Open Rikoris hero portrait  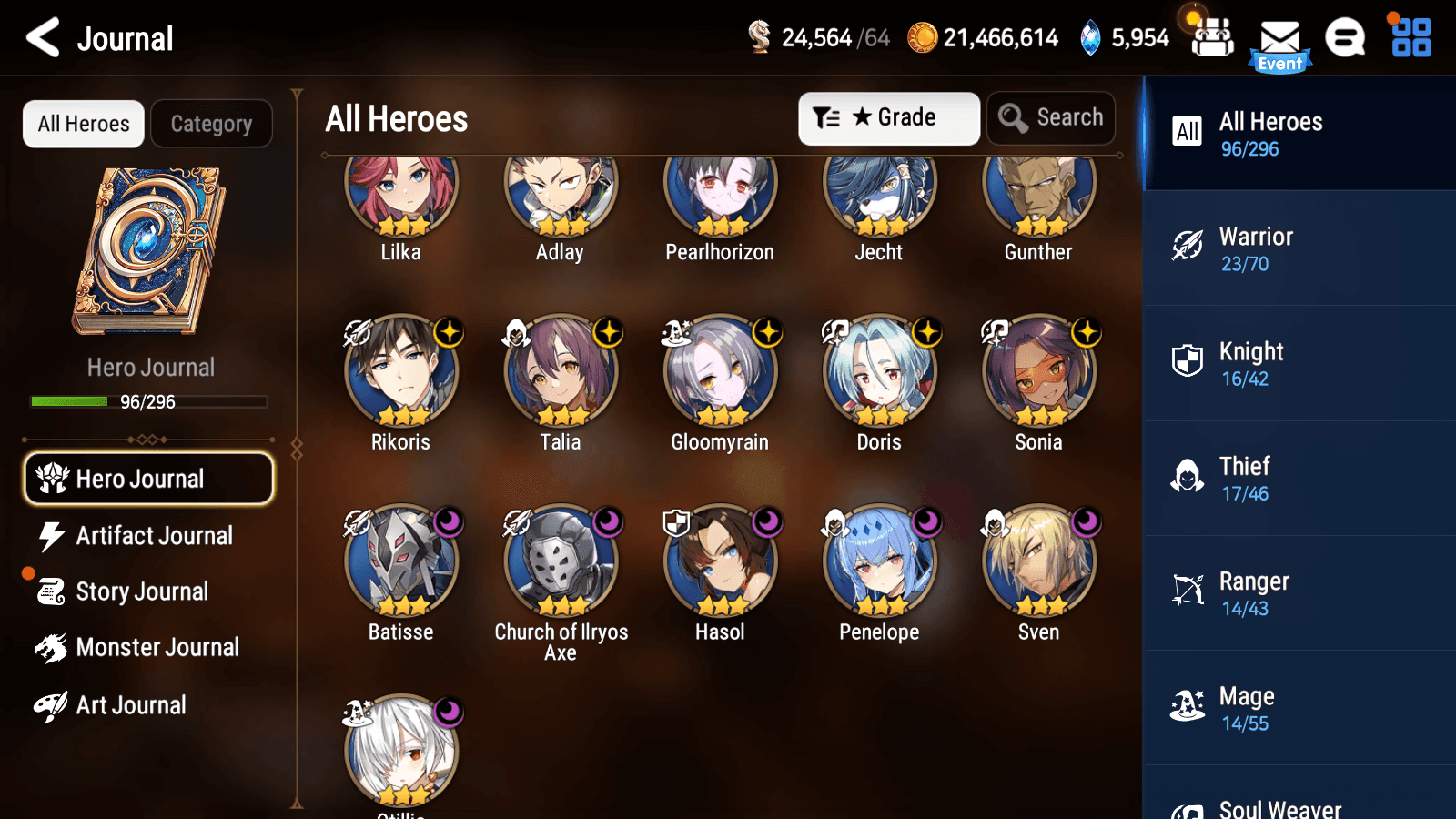(401, 370)
